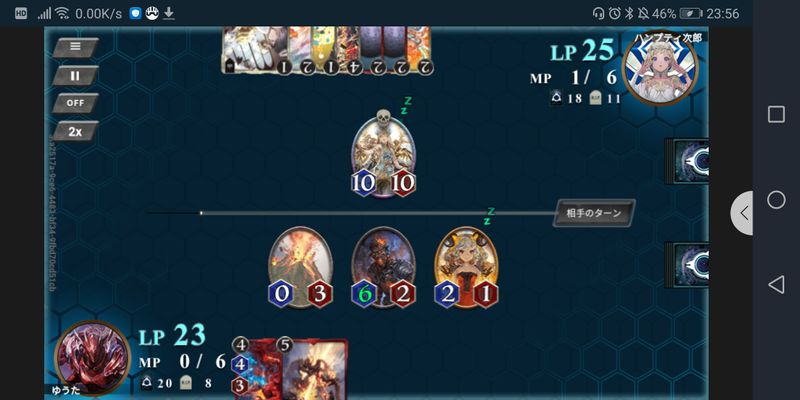Toggle the OFF switch button
This screenshot has width=800, height=400.
pos(76,103)
